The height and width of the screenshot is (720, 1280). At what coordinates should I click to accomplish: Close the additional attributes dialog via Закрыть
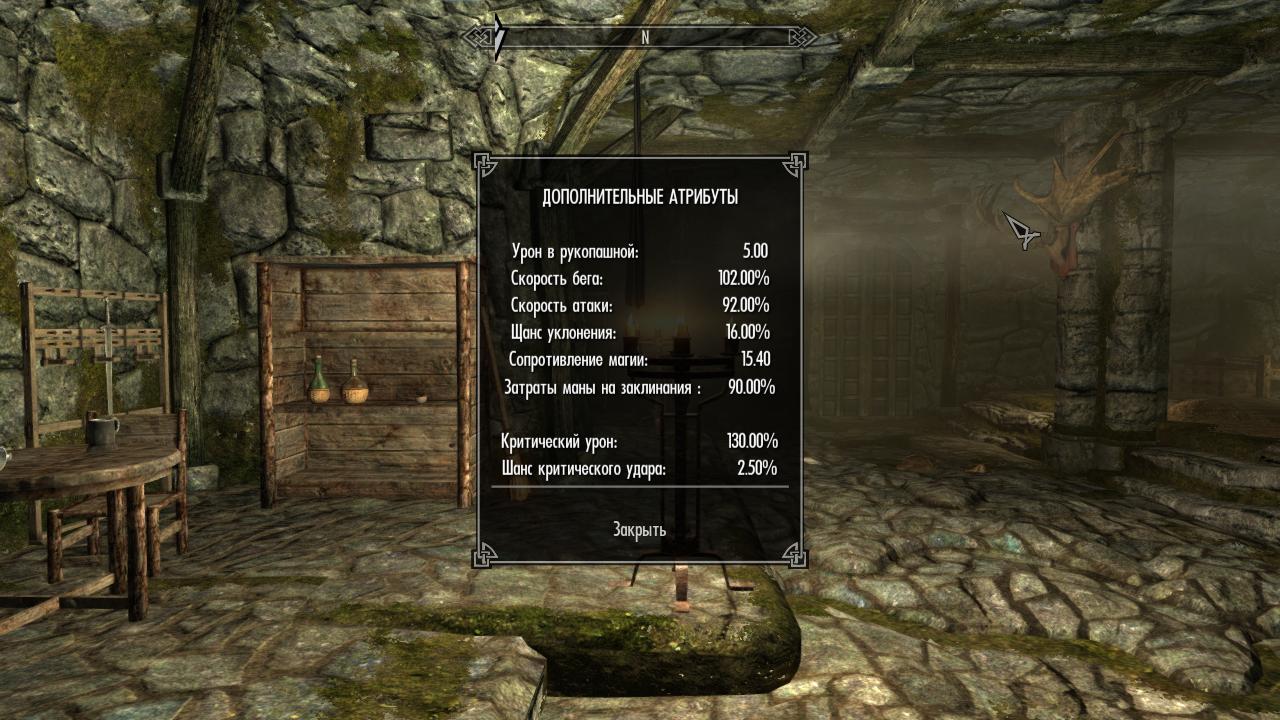coord(639,529)
